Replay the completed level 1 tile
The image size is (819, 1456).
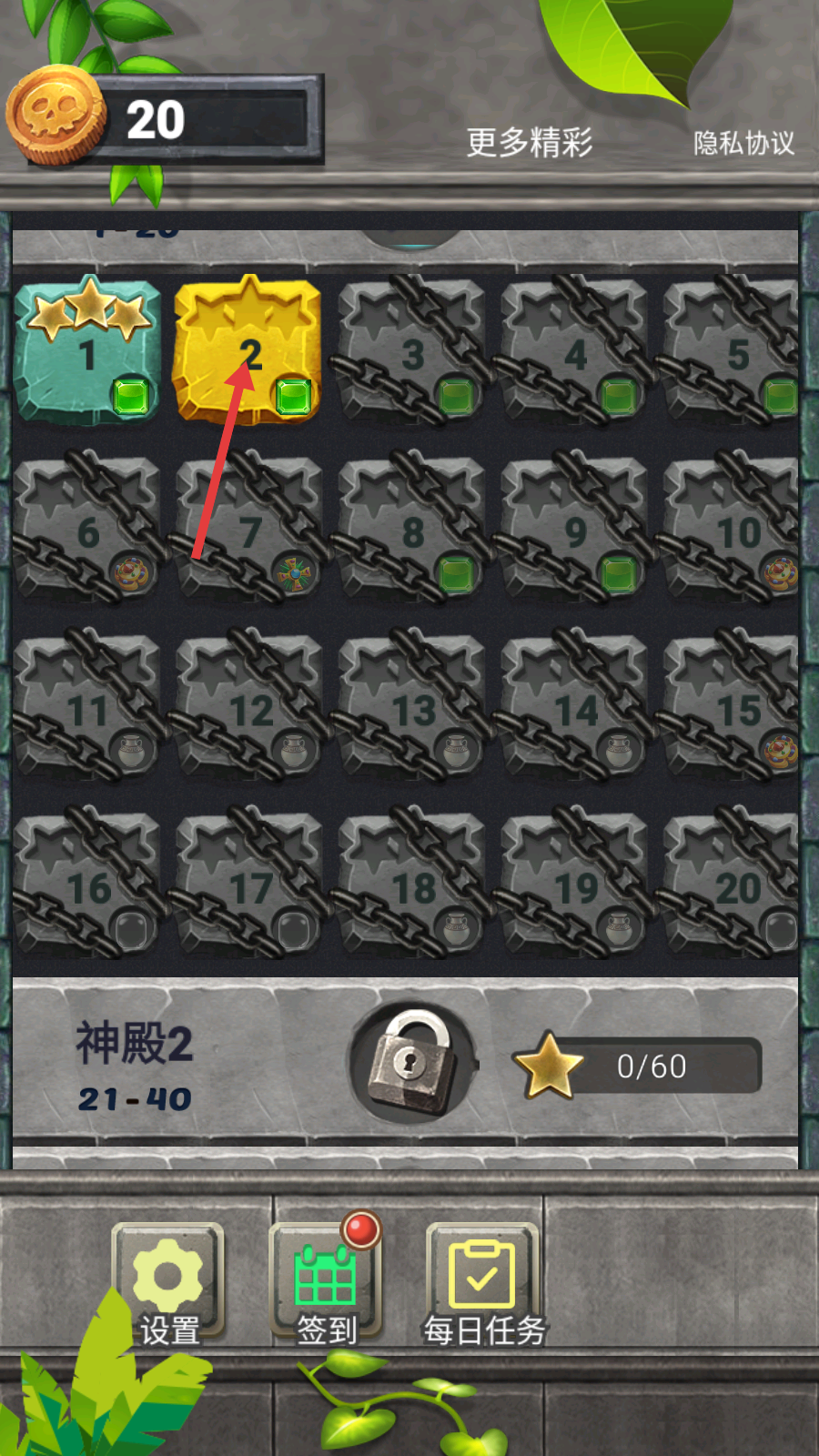click(87, 351)
